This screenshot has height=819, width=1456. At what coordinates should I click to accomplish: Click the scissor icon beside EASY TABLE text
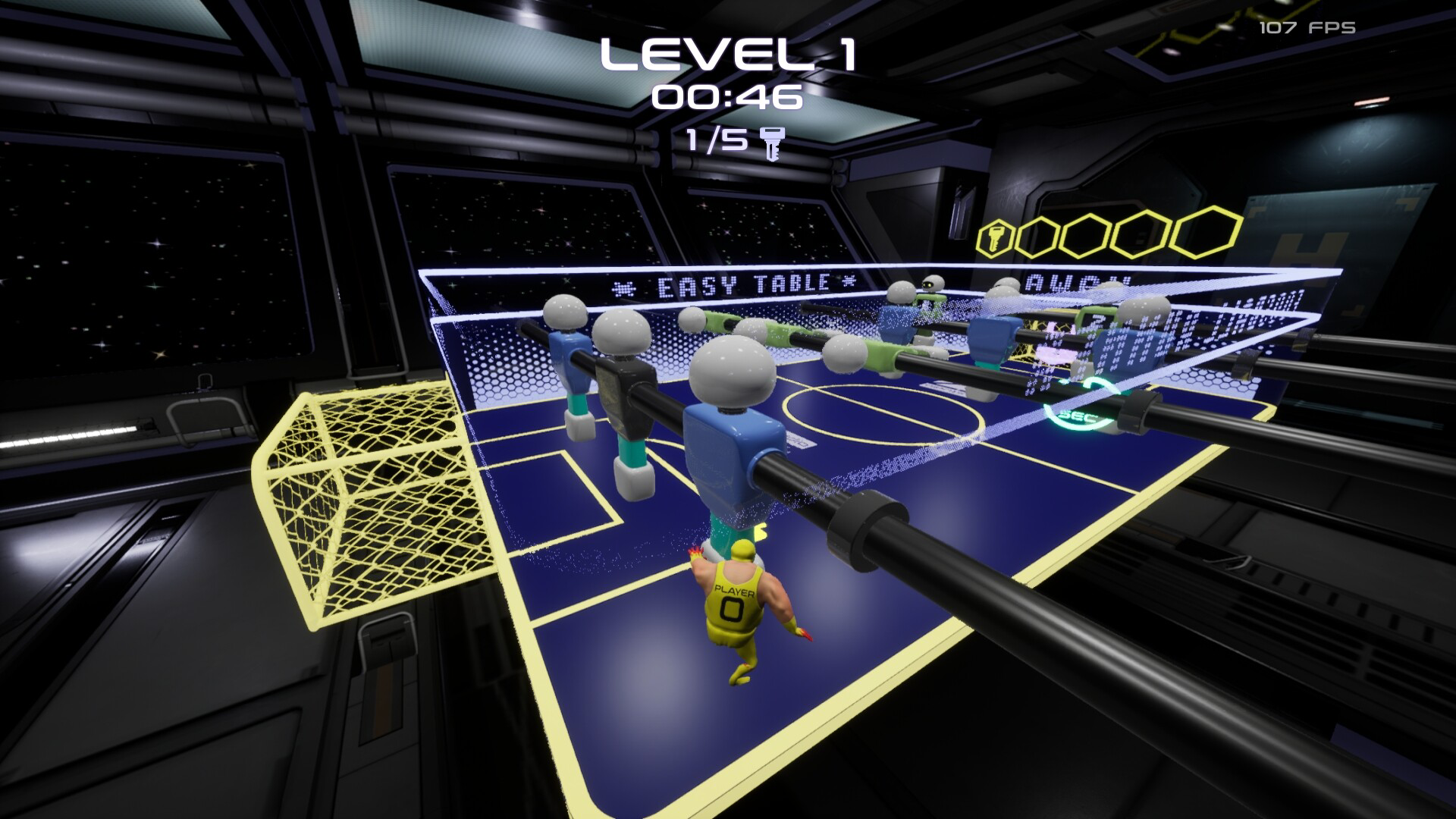[x=624, y=287]
